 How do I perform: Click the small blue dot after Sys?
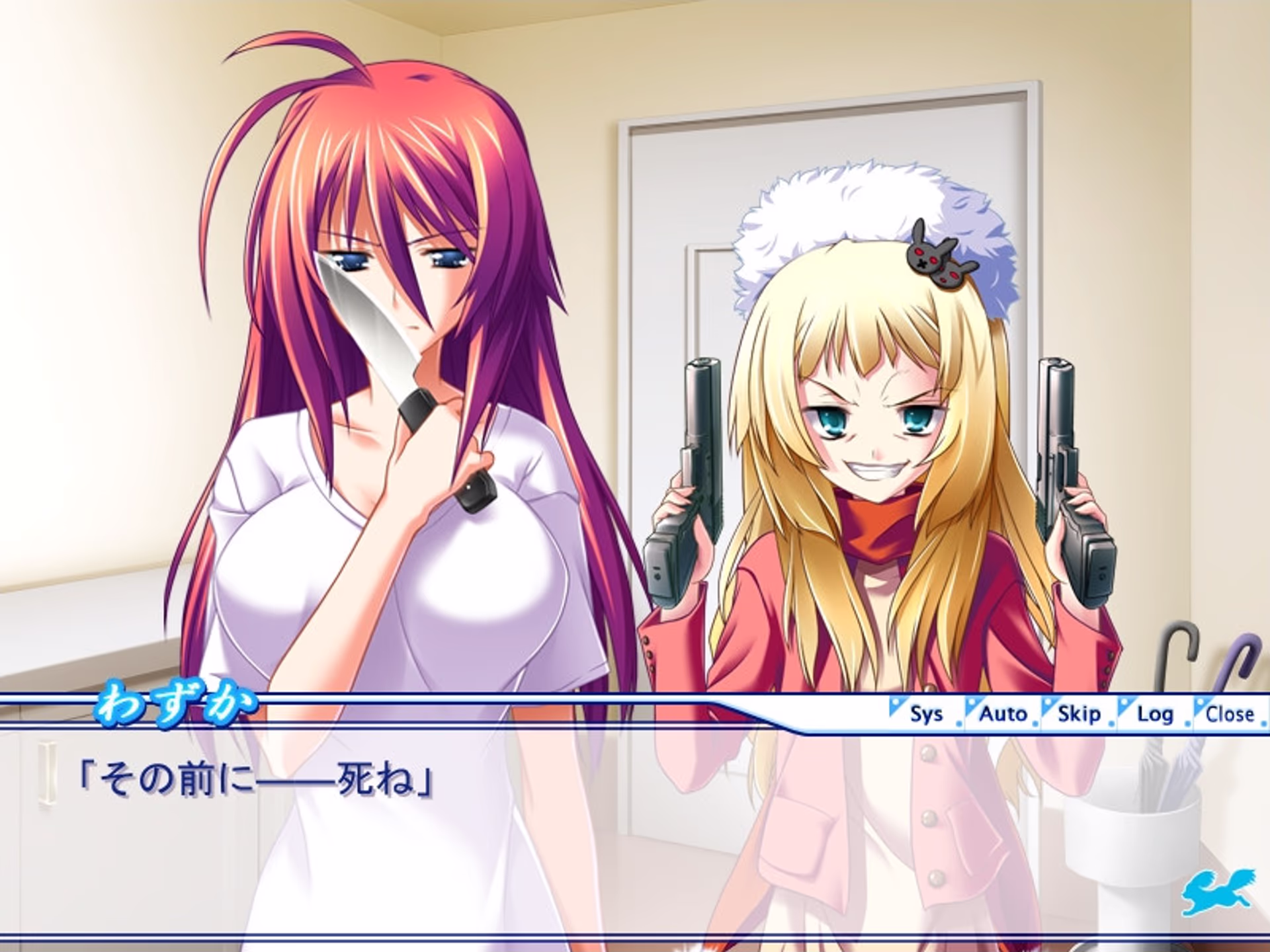click(x=959, y=723)
